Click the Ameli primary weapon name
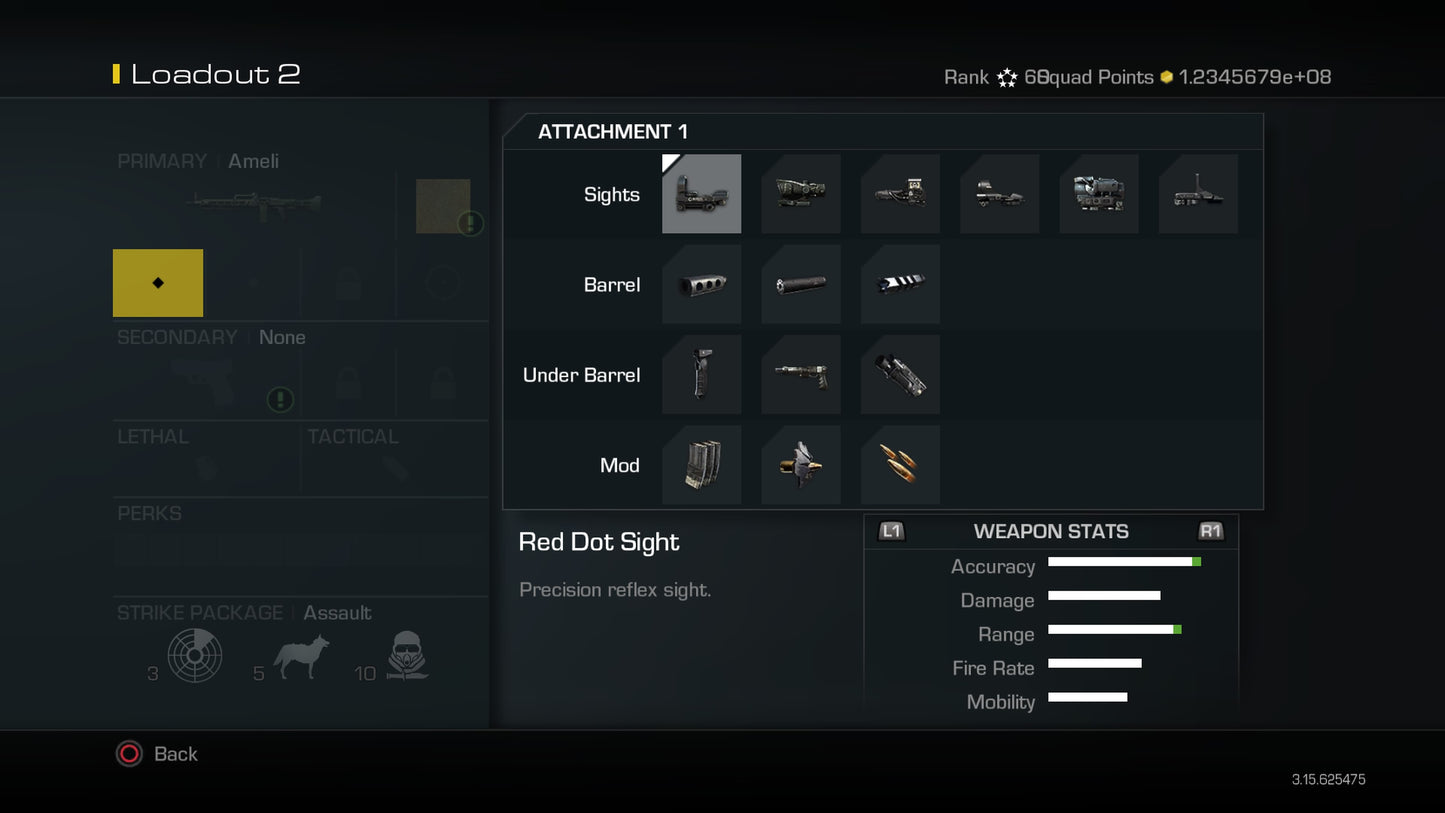This screenshot has height=813, width=1445. pos(253,161)
